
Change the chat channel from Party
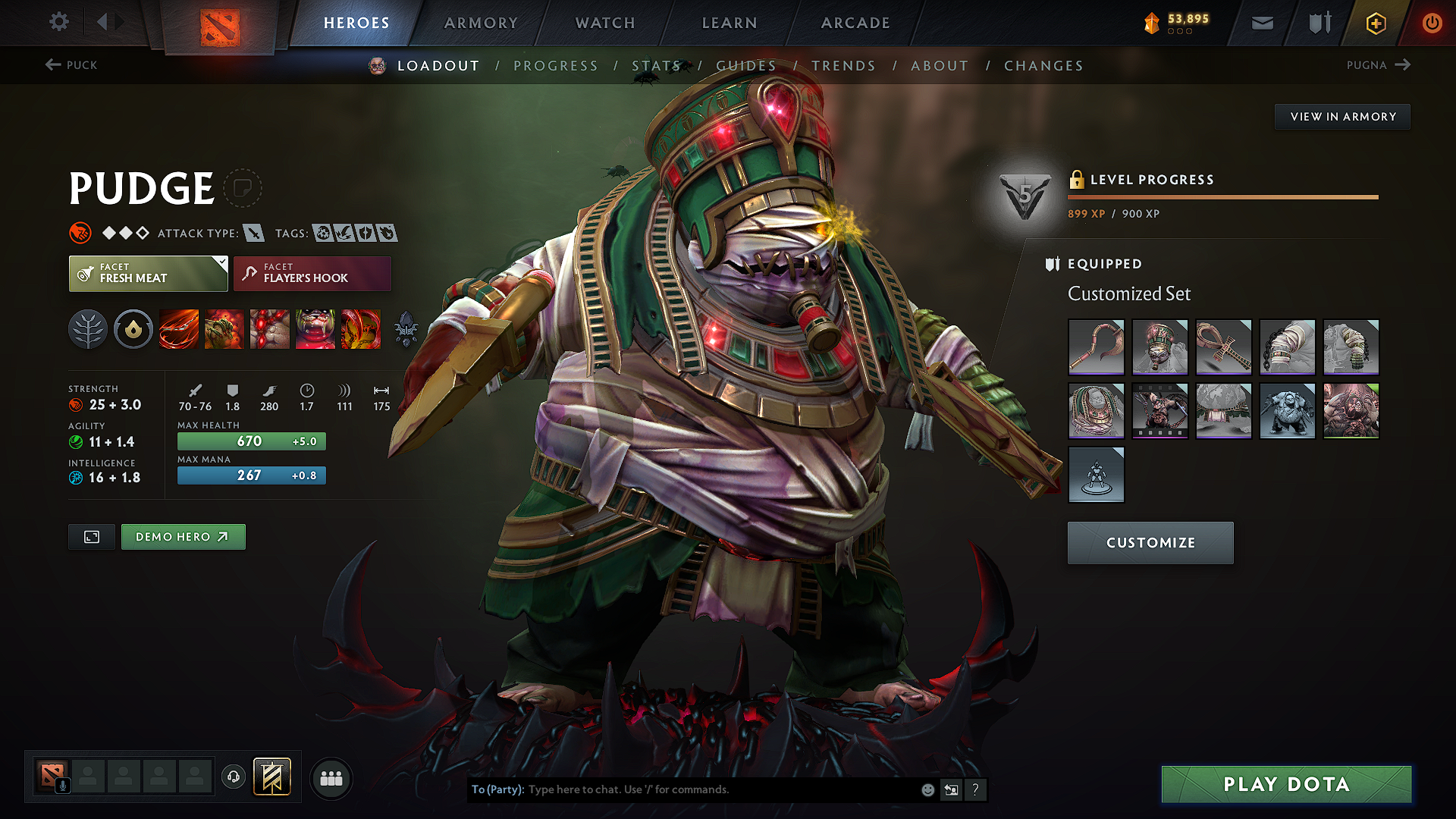(497, 789)
